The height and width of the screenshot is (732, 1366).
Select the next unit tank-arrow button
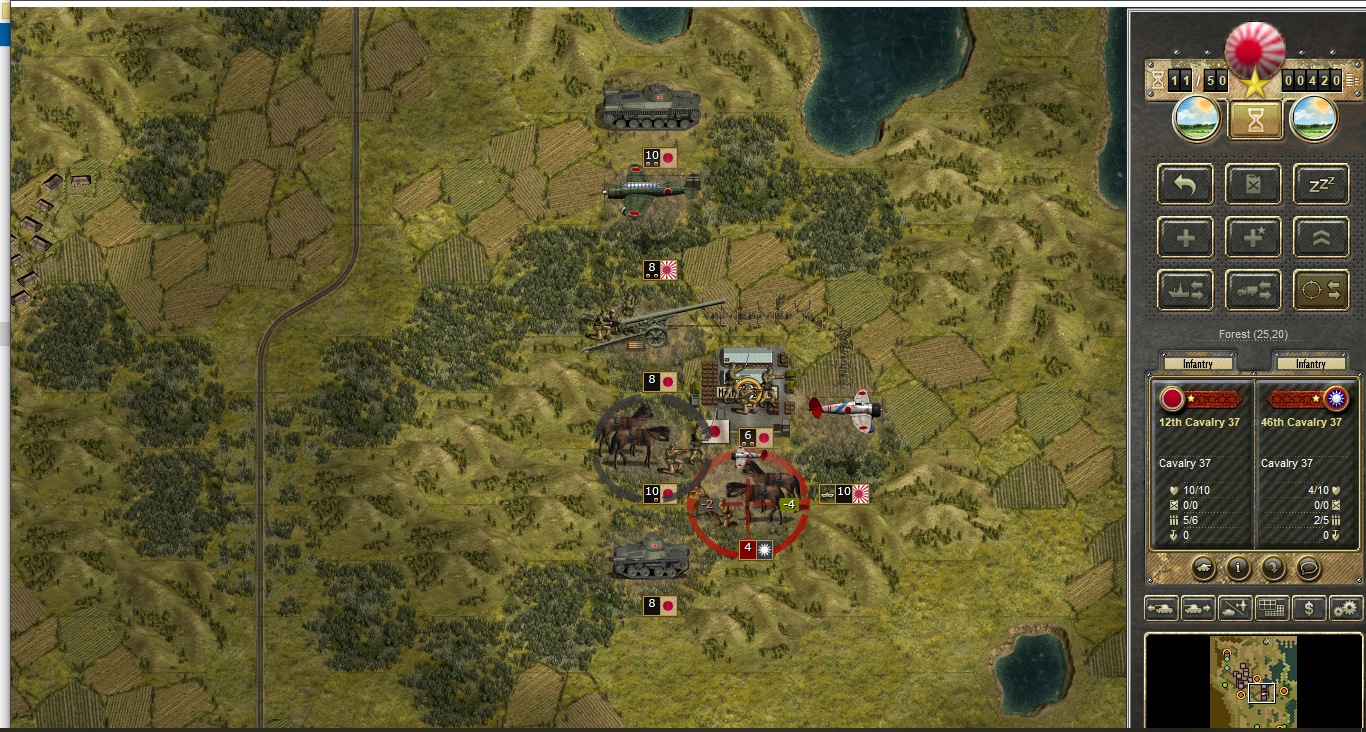pos(1198,607)
